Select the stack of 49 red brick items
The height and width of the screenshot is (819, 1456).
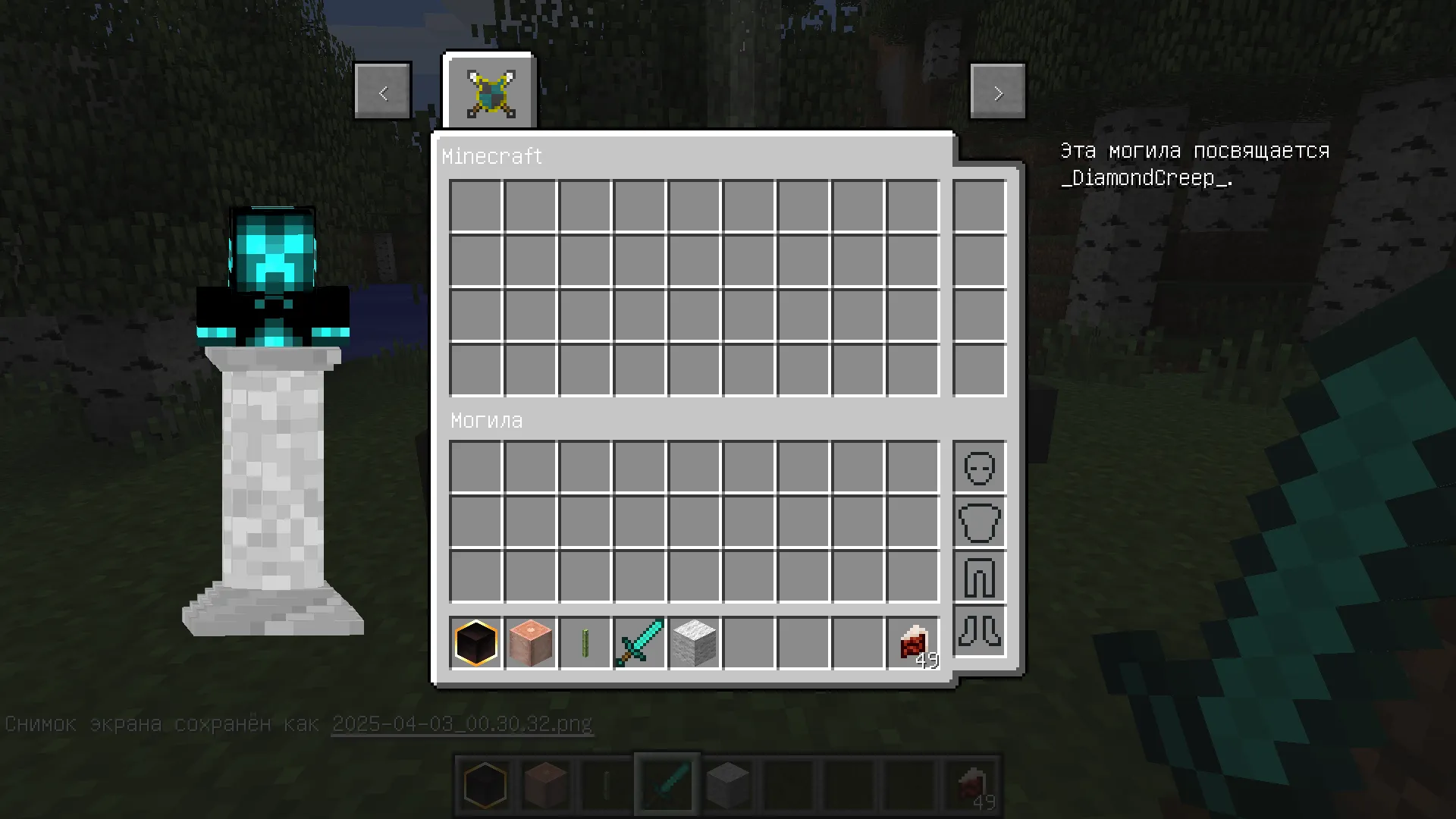(x=912, y=642)
